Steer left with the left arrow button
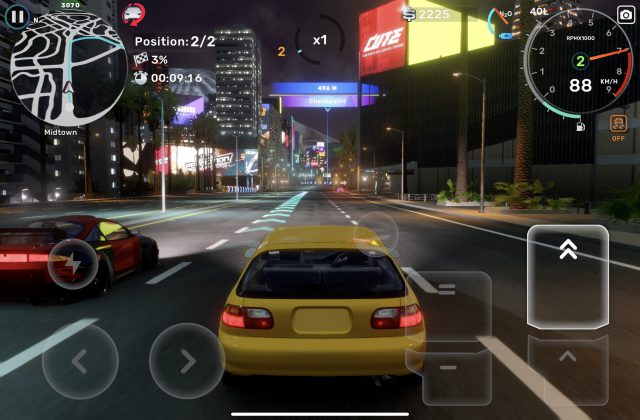 click(x=79, y=360)
